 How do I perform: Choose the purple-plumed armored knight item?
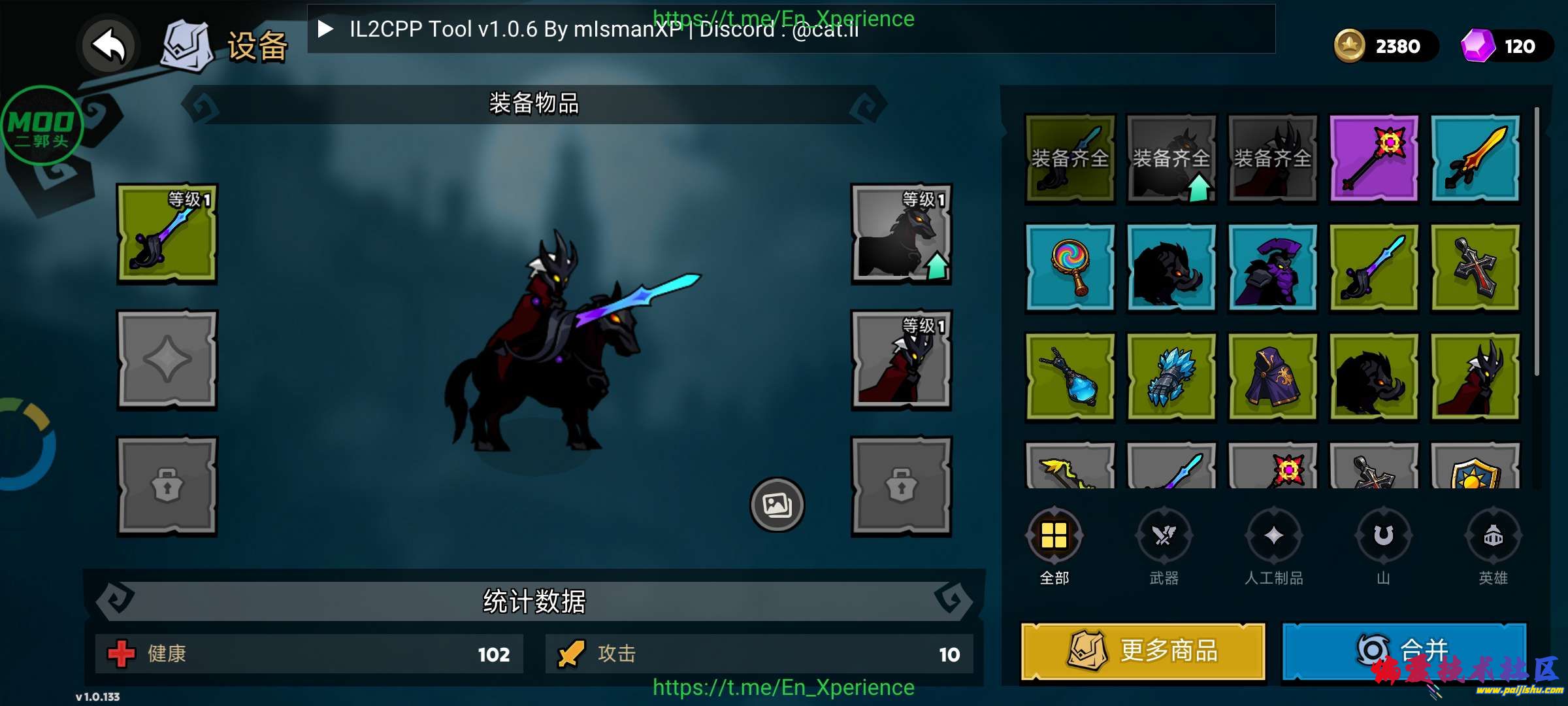[1272, 267]
